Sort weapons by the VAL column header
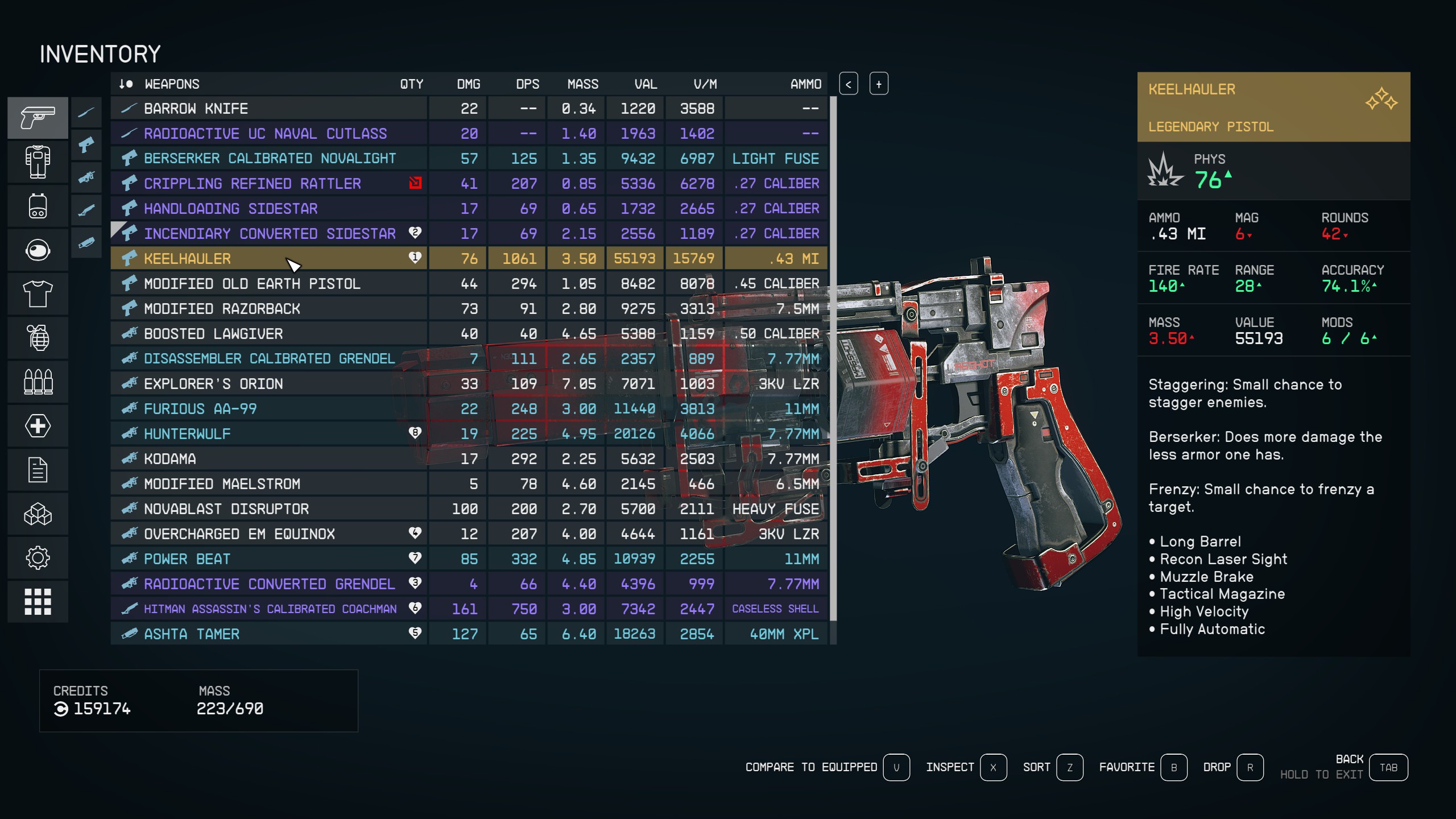The height and width of the screenshot is (819, 1456). coord(646,84)
